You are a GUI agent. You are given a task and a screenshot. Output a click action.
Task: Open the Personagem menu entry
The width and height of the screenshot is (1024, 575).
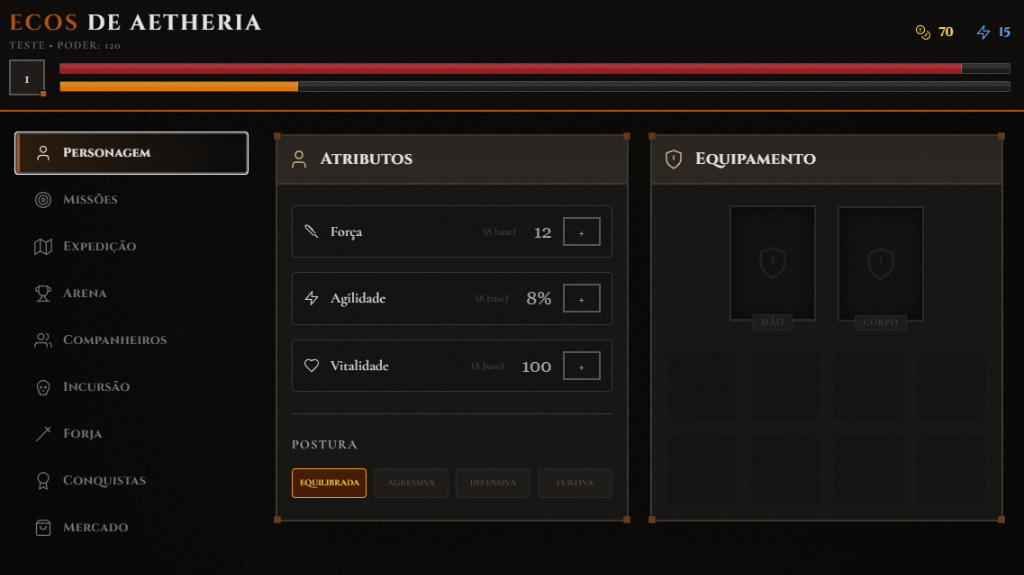click(x=131, y=153)
